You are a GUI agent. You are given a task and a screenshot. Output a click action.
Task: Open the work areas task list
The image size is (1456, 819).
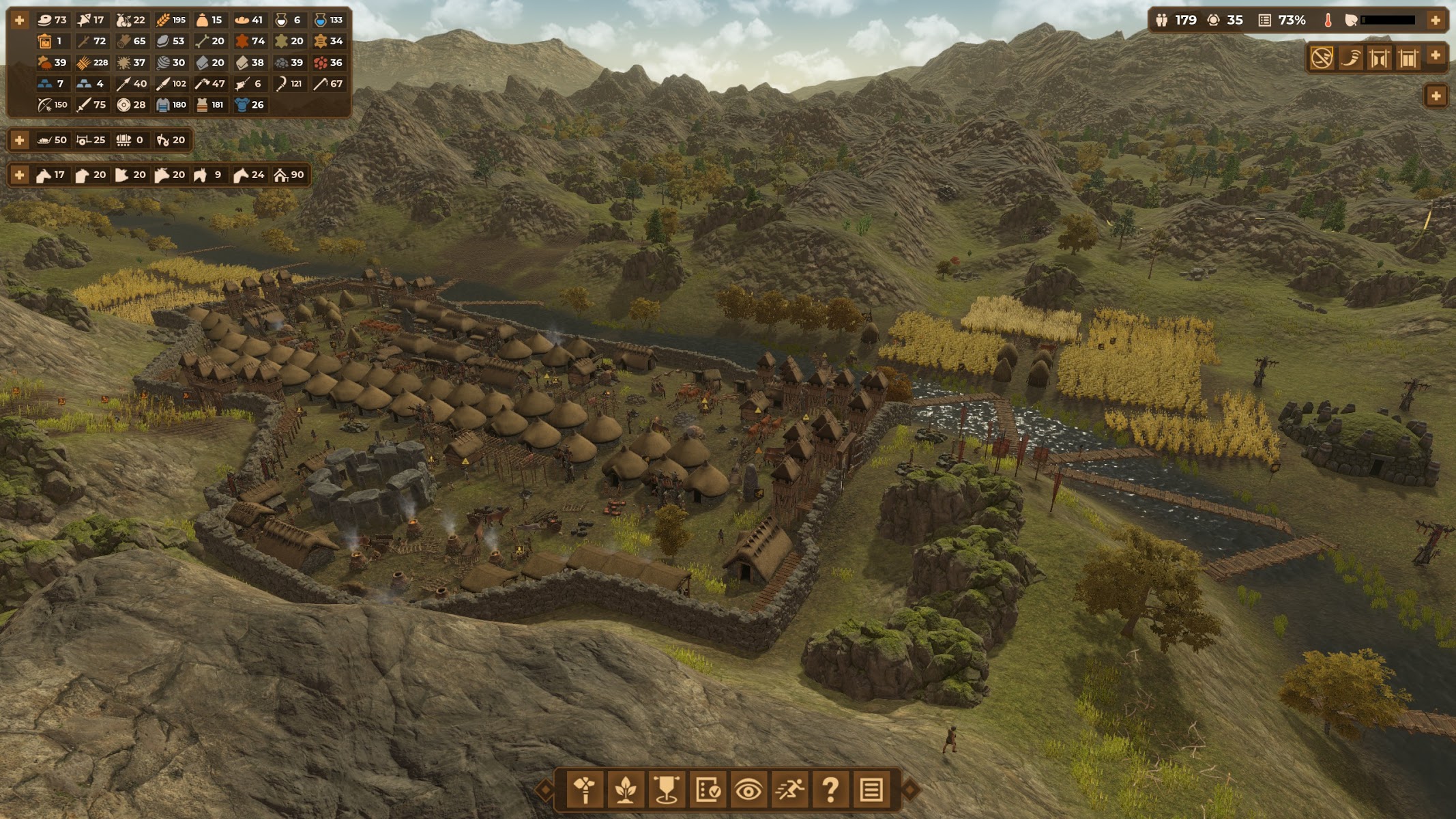click(x=708, y=790)
